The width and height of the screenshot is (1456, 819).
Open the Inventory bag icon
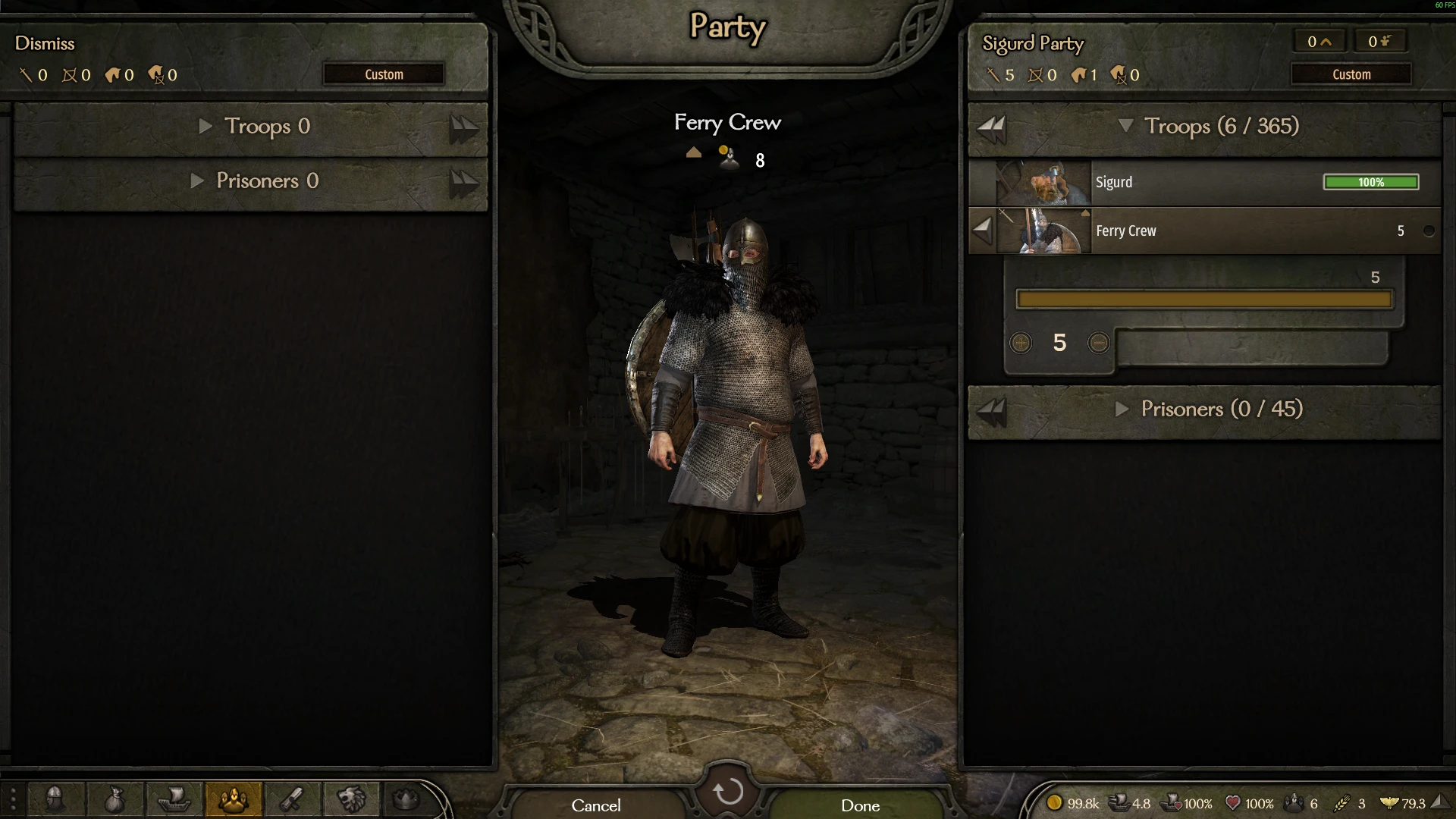click(115, 800)
